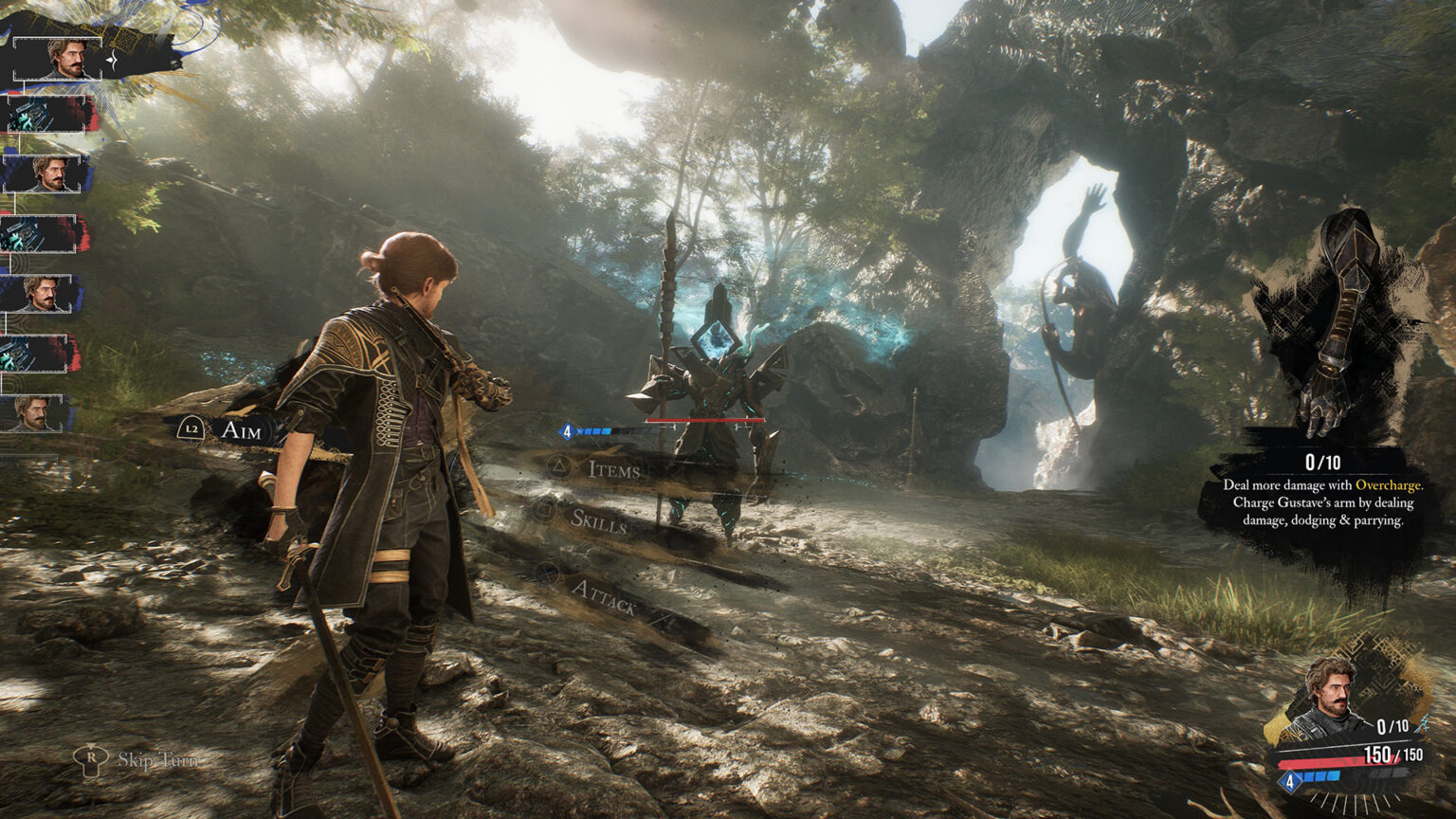Open the Items command
1456x819 pixels.
[x=612, y=468]
